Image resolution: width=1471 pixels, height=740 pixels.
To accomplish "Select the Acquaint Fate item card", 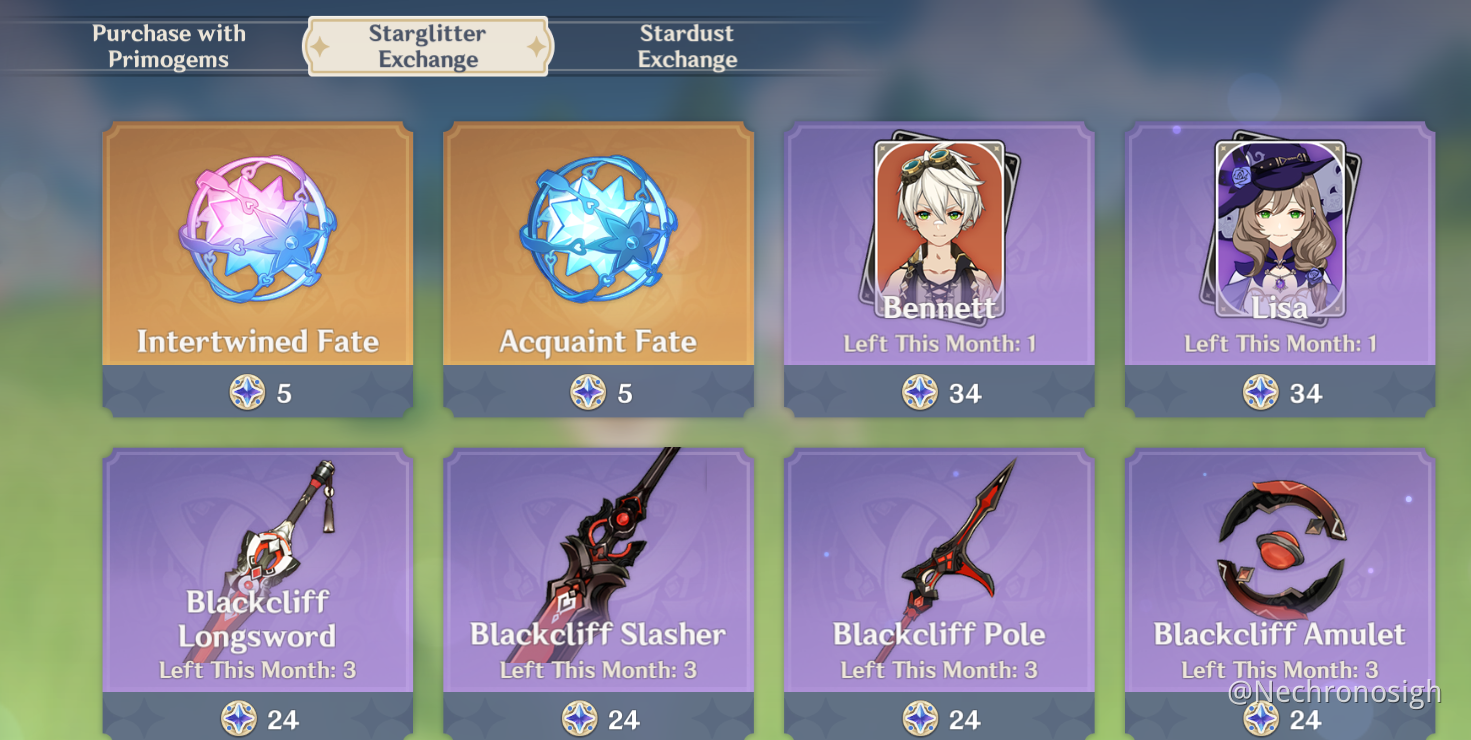I will tap(597, 240).
